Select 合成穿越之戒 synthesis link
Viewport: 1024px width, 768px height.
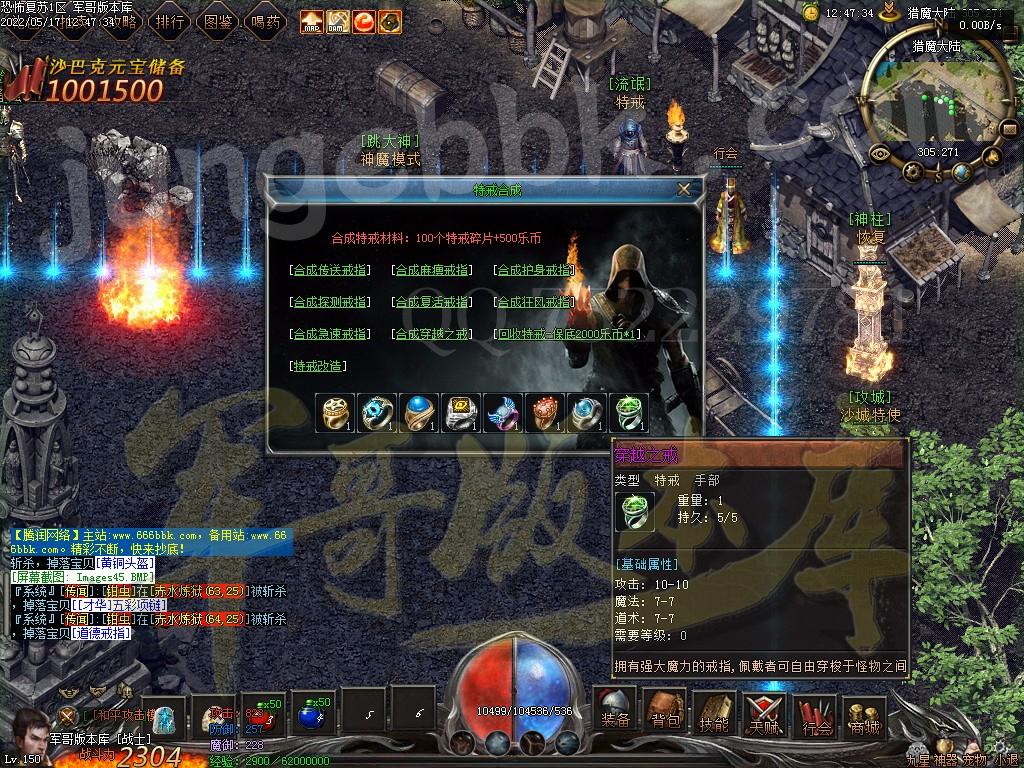(x=432, y=334)
